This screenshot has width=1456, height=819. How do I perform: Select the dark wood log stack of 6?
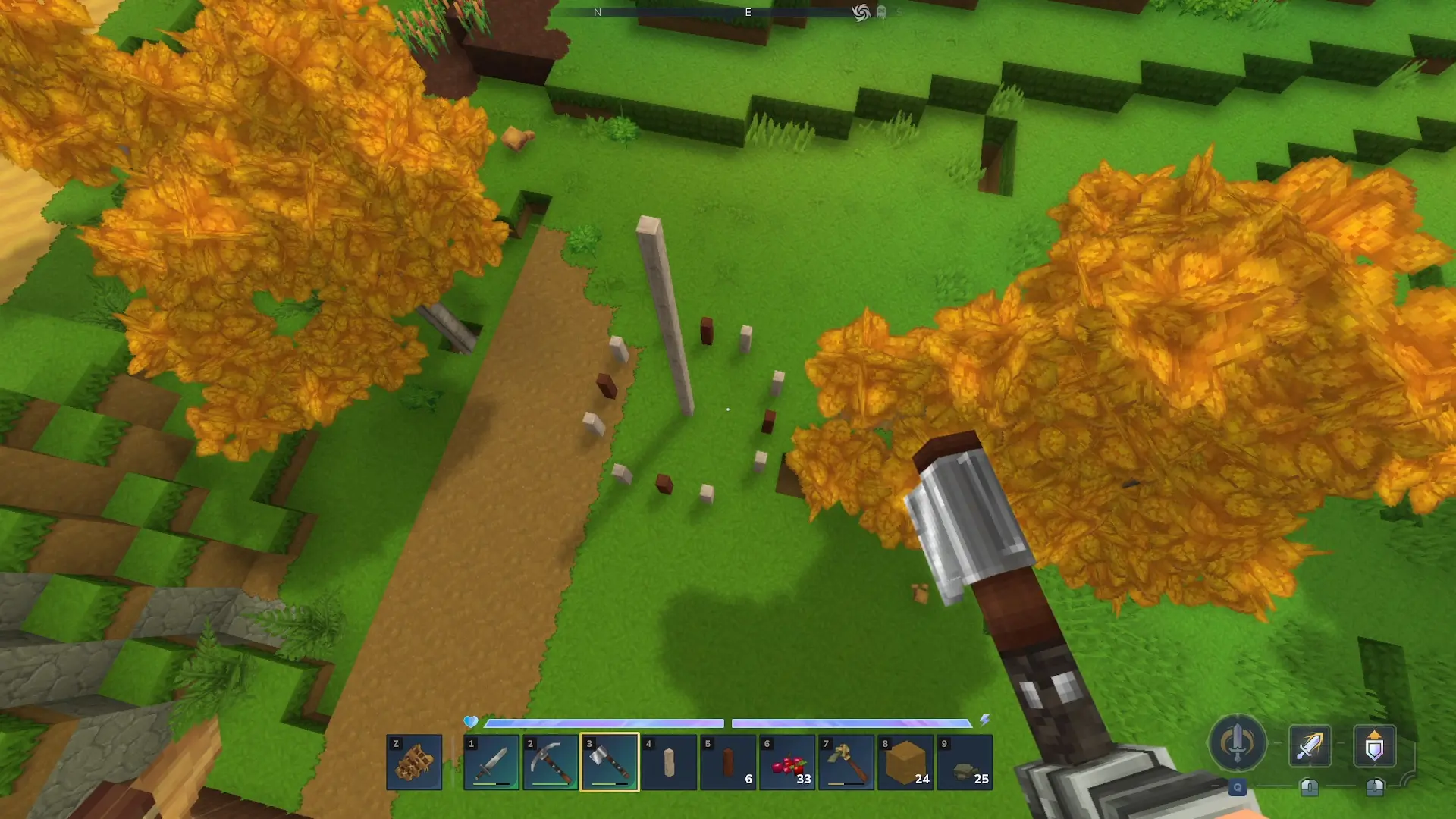tap(728, 762)
